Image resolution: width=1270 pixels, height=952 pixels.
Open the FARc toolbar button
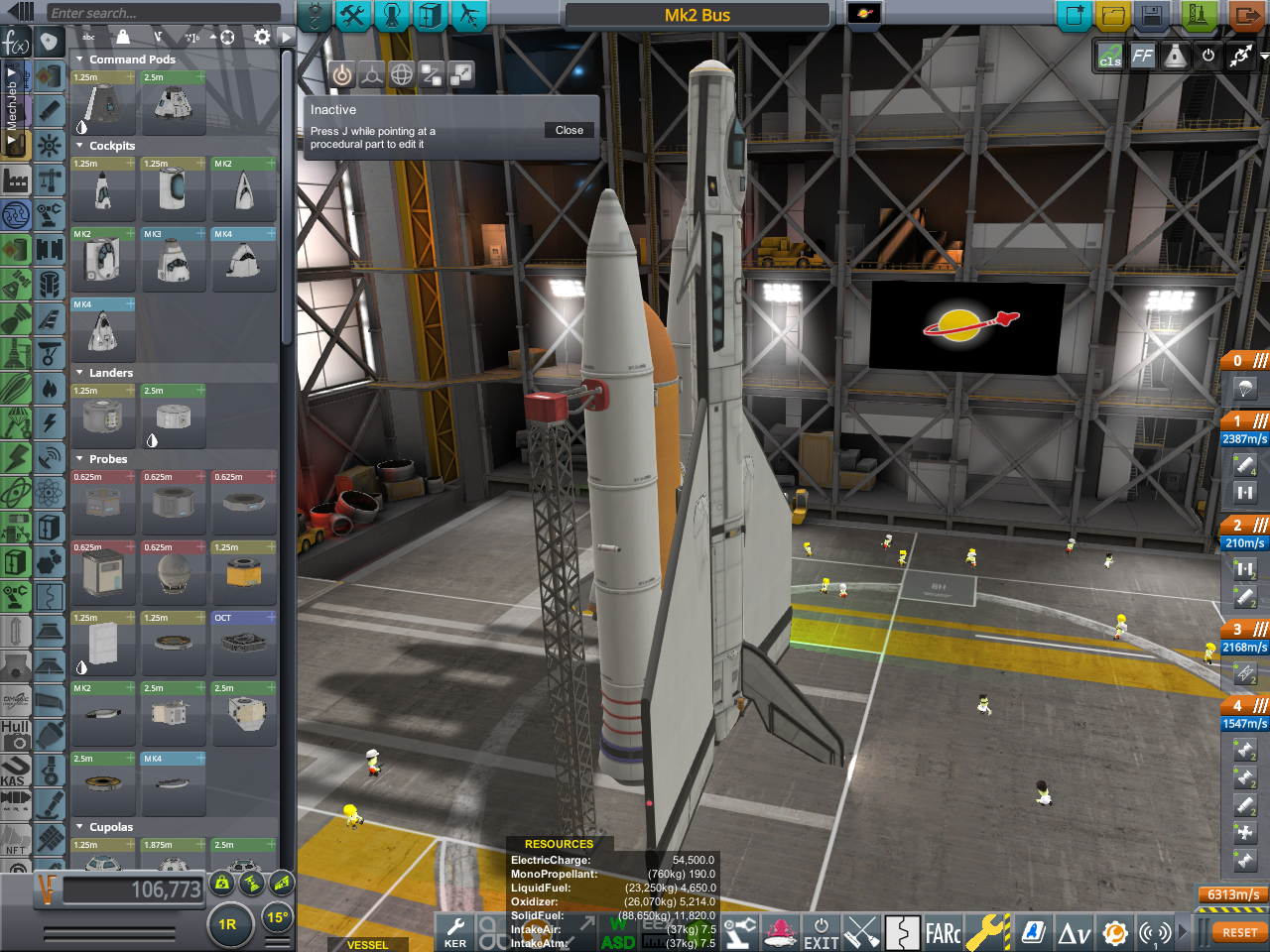943,933
